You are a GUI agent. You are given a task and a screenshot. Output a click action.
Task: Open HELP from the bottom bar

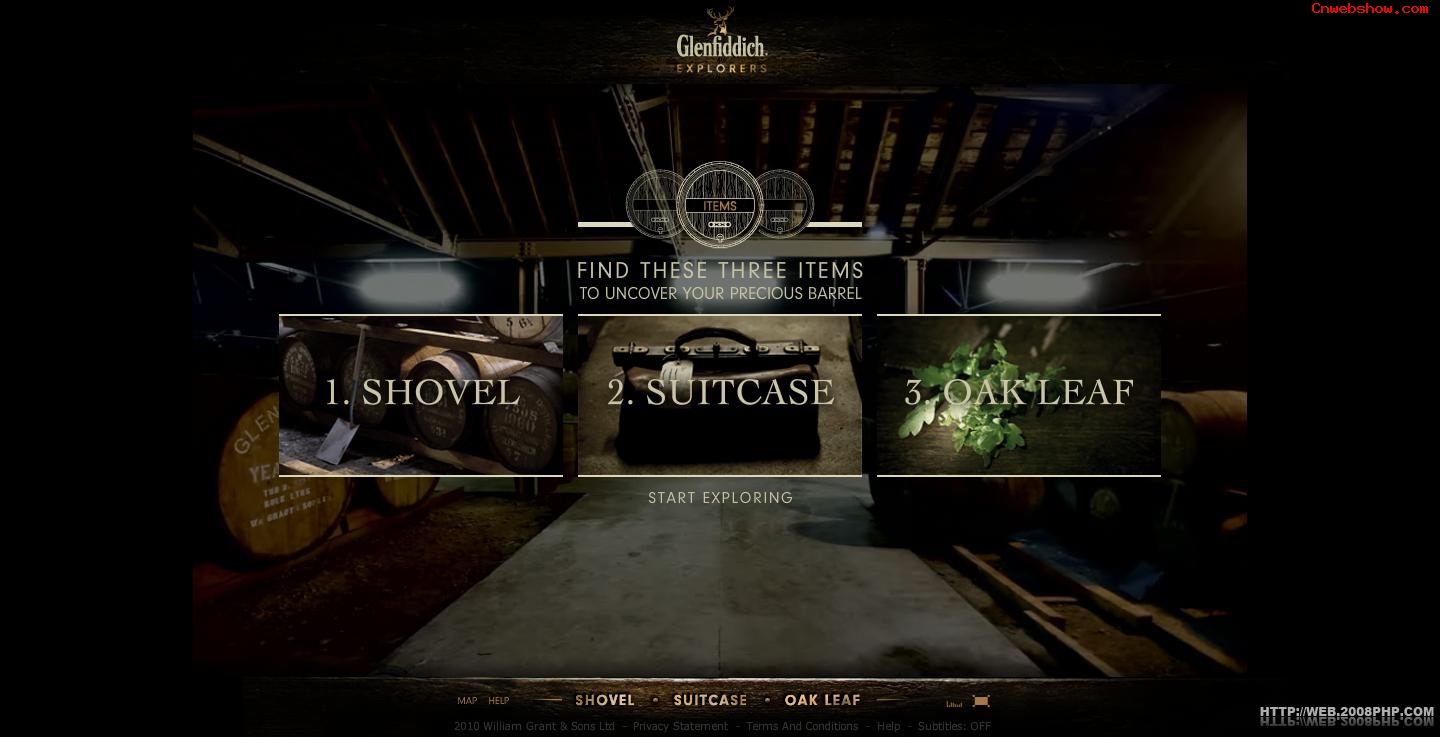(x=498, y=701)
